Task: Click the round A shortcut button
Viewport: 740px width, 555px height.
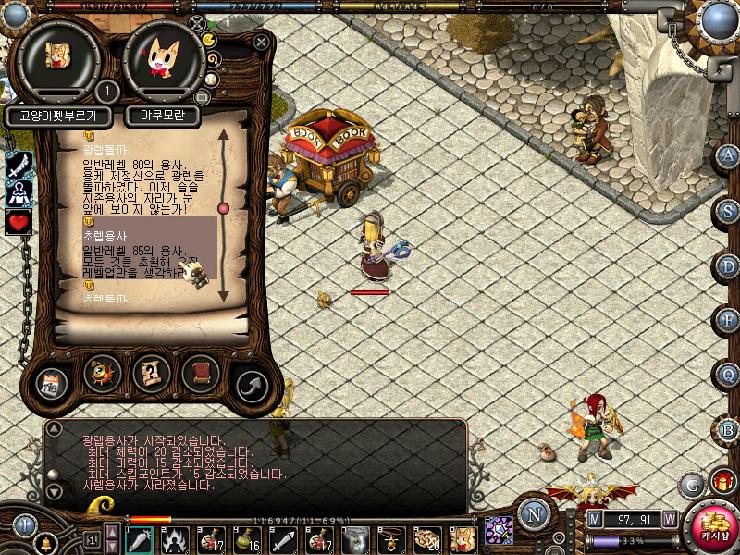Action: [x=728, y=156]
